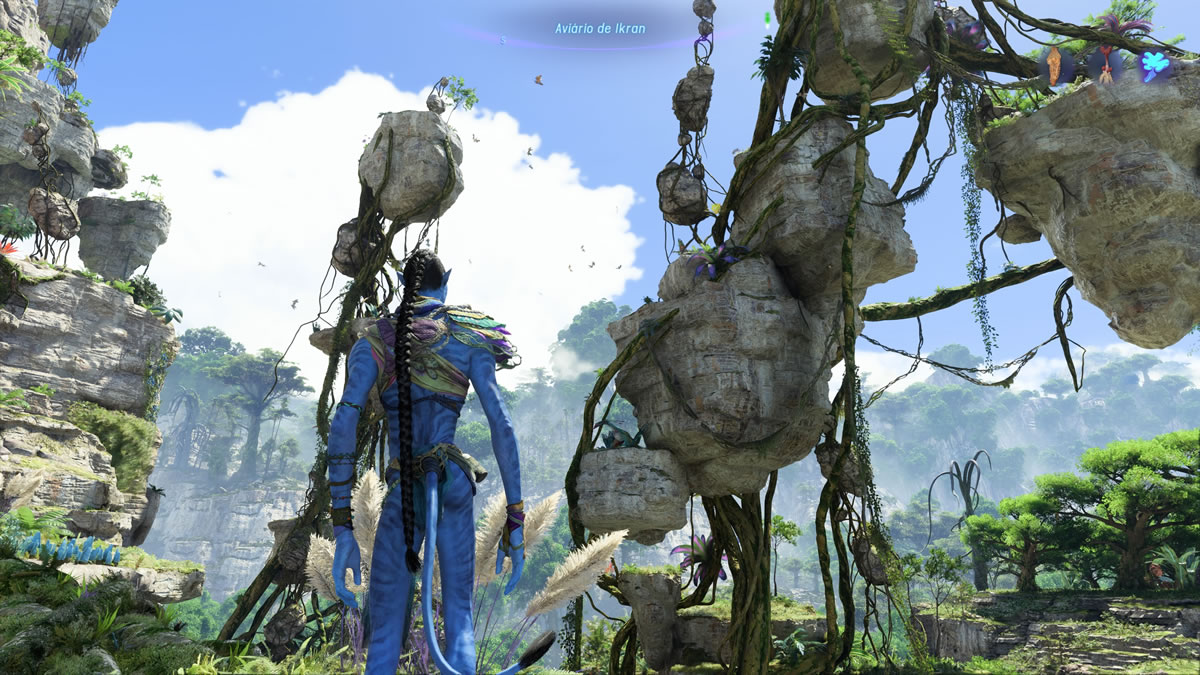This screenshot has width=1200, height=675.
Task: Select the orange cocoon item icon
Action: pyautogui.click(x=1055, y=66)
